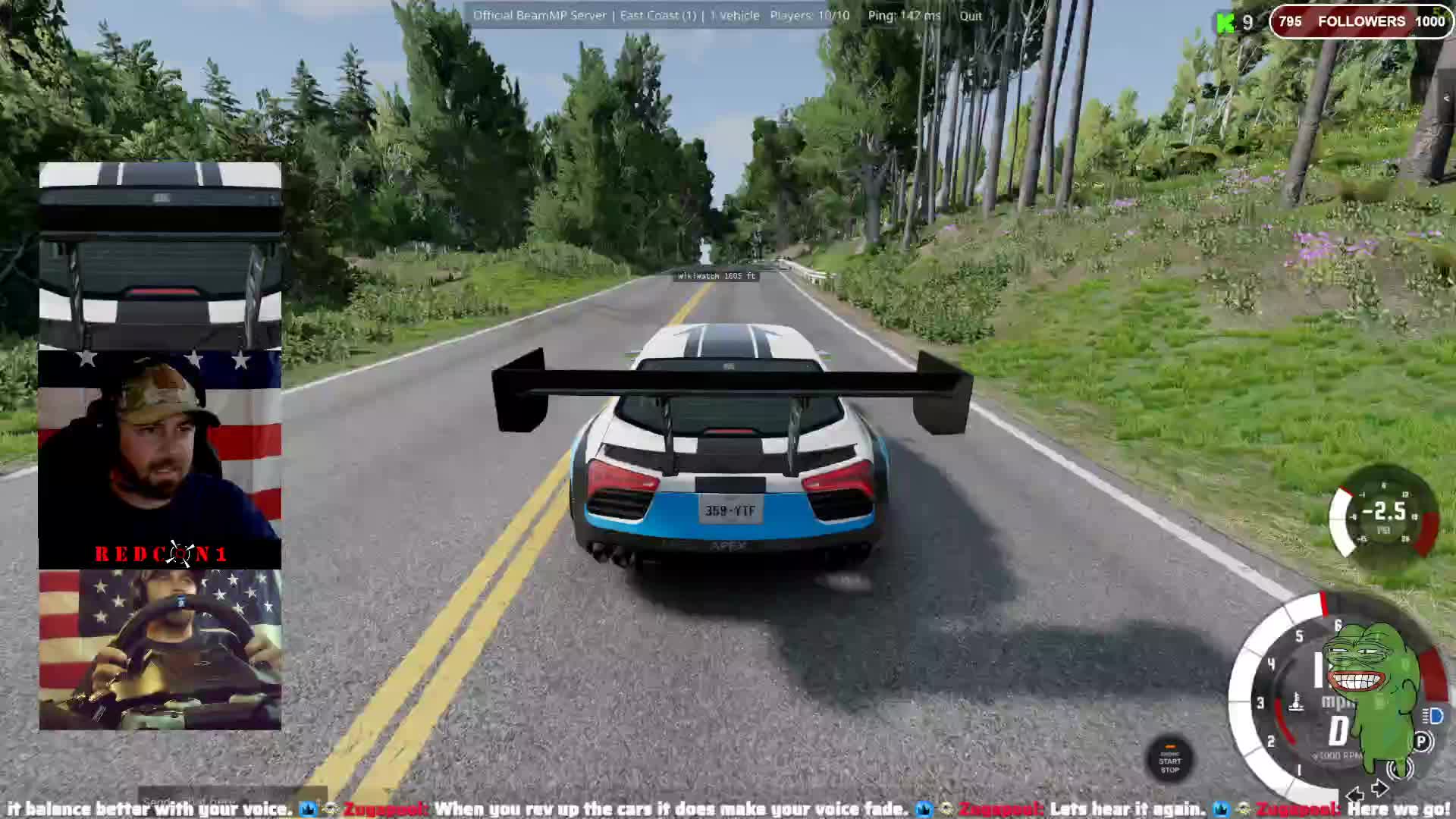The height and width of the screenshot is (819, 1456).
Task: Toggle the parking brake indicator
Action: pos(1423,742)
